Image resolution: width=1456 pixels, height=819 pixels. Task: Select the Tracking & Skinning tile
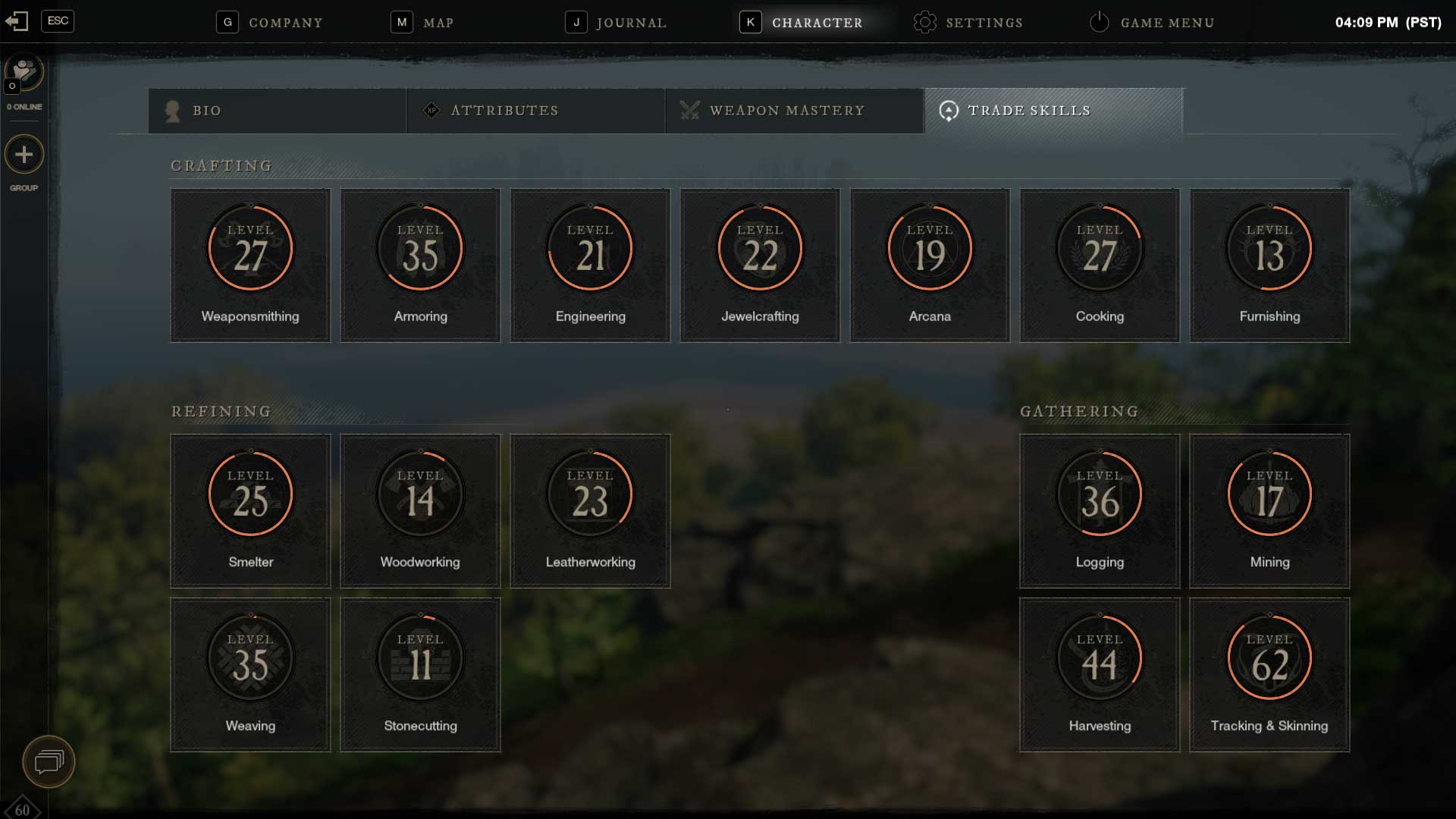coord(1269,675)
